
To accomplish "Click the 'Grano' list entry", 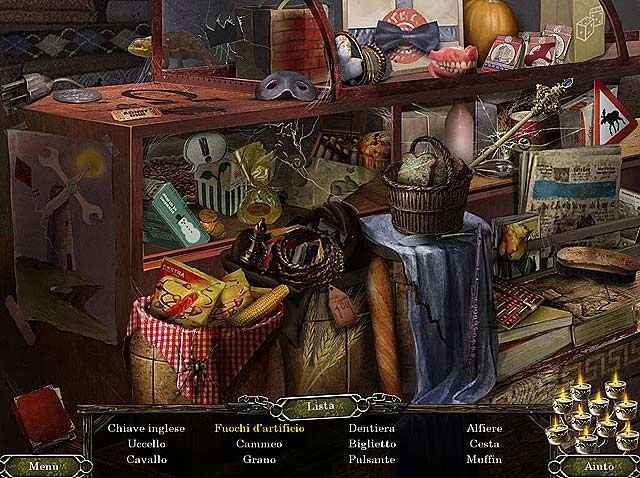I will tap(259, 460).
